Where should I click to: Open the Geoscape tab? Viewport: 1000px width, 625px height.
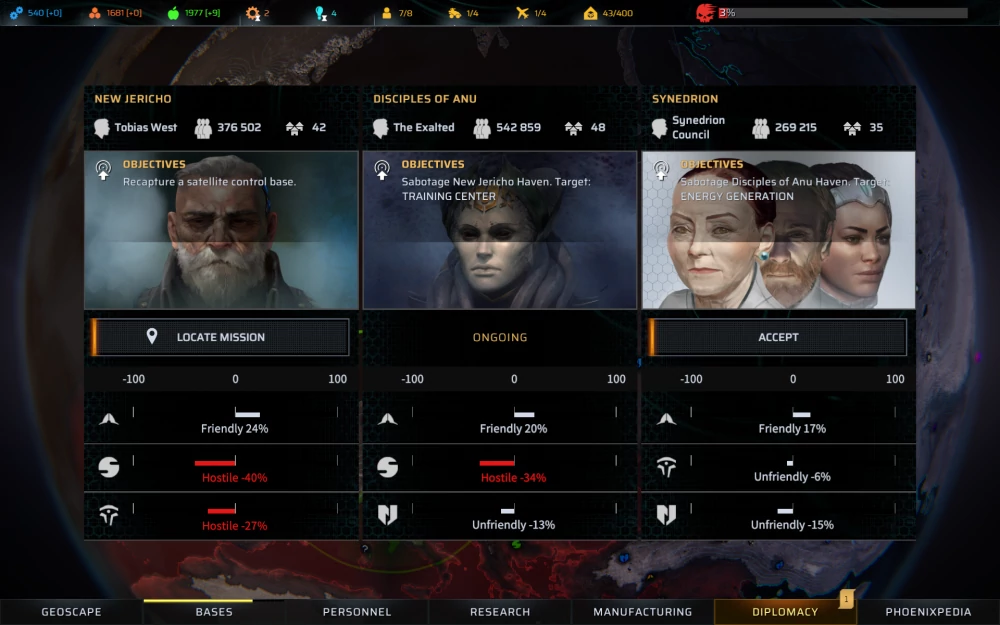(71, 612)
